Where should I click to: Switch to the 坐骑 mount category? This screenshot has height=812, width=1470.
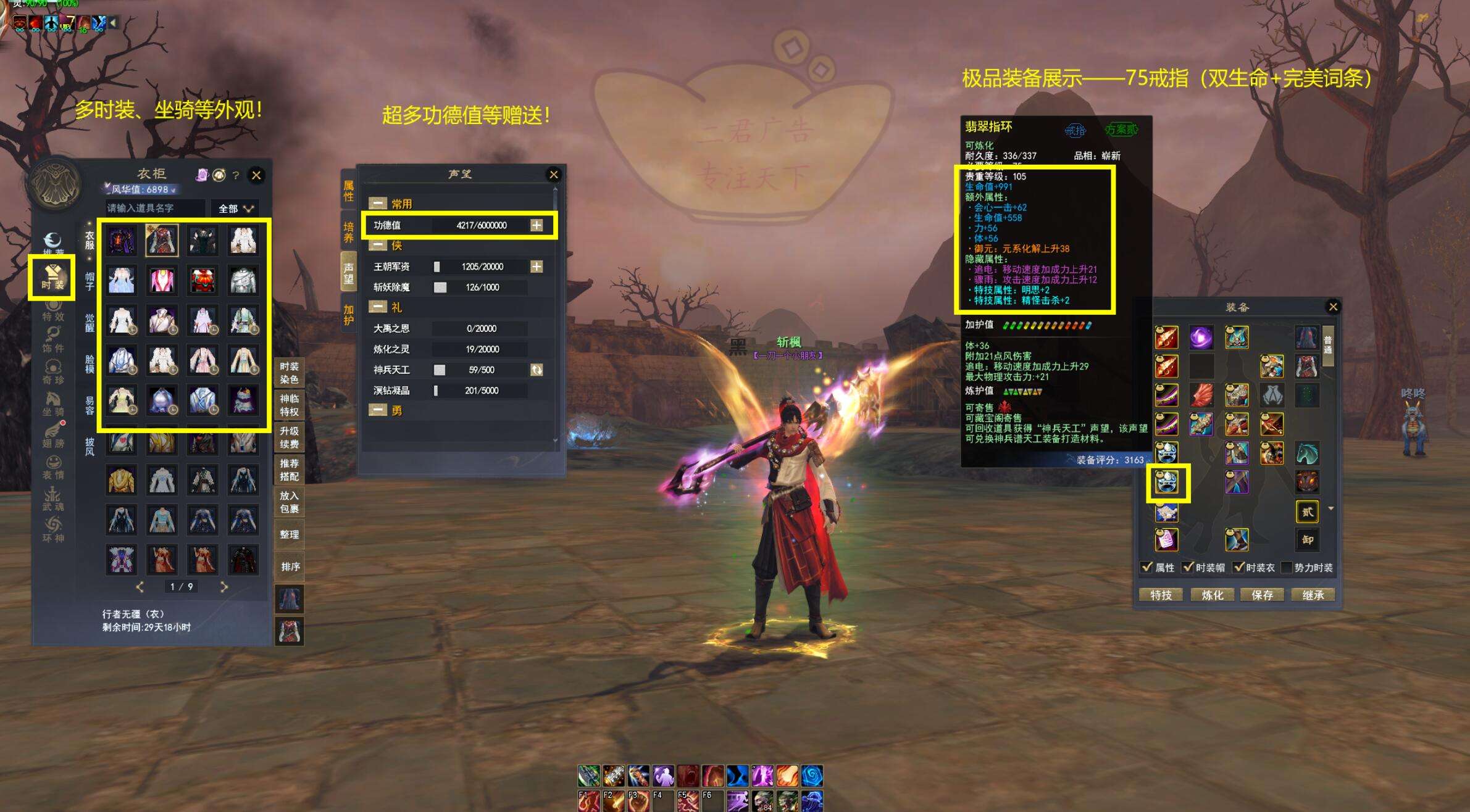[53, 405]
